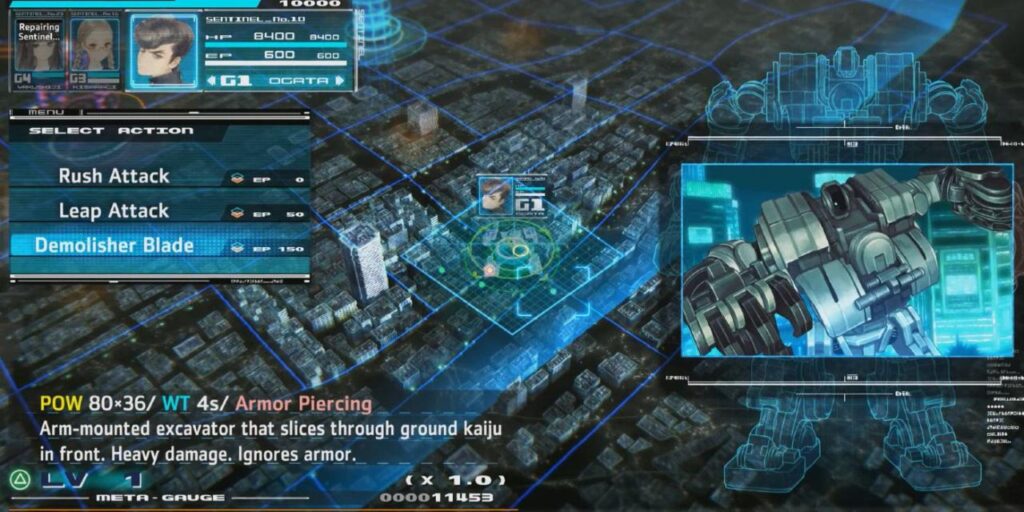Viewport: 1024px width, 512px height.
Task: Click the left arrow beside G1 Ogata
Action: click(x=213, y=80)
